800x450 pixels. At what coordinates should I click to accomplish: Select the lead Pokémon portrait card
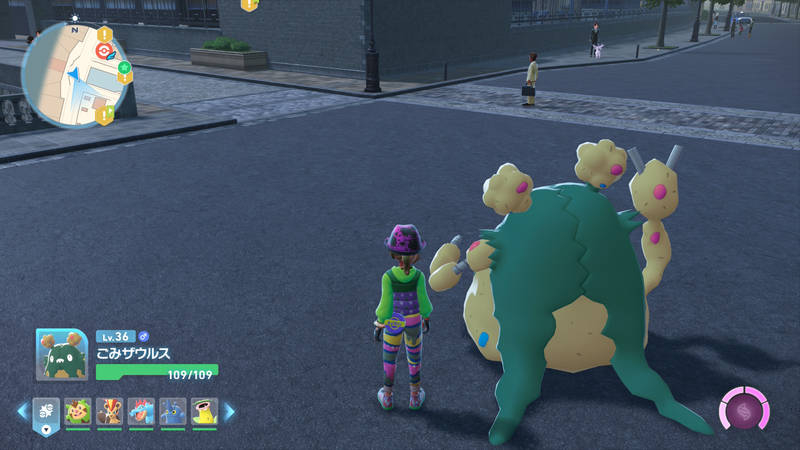pos(60,354)
